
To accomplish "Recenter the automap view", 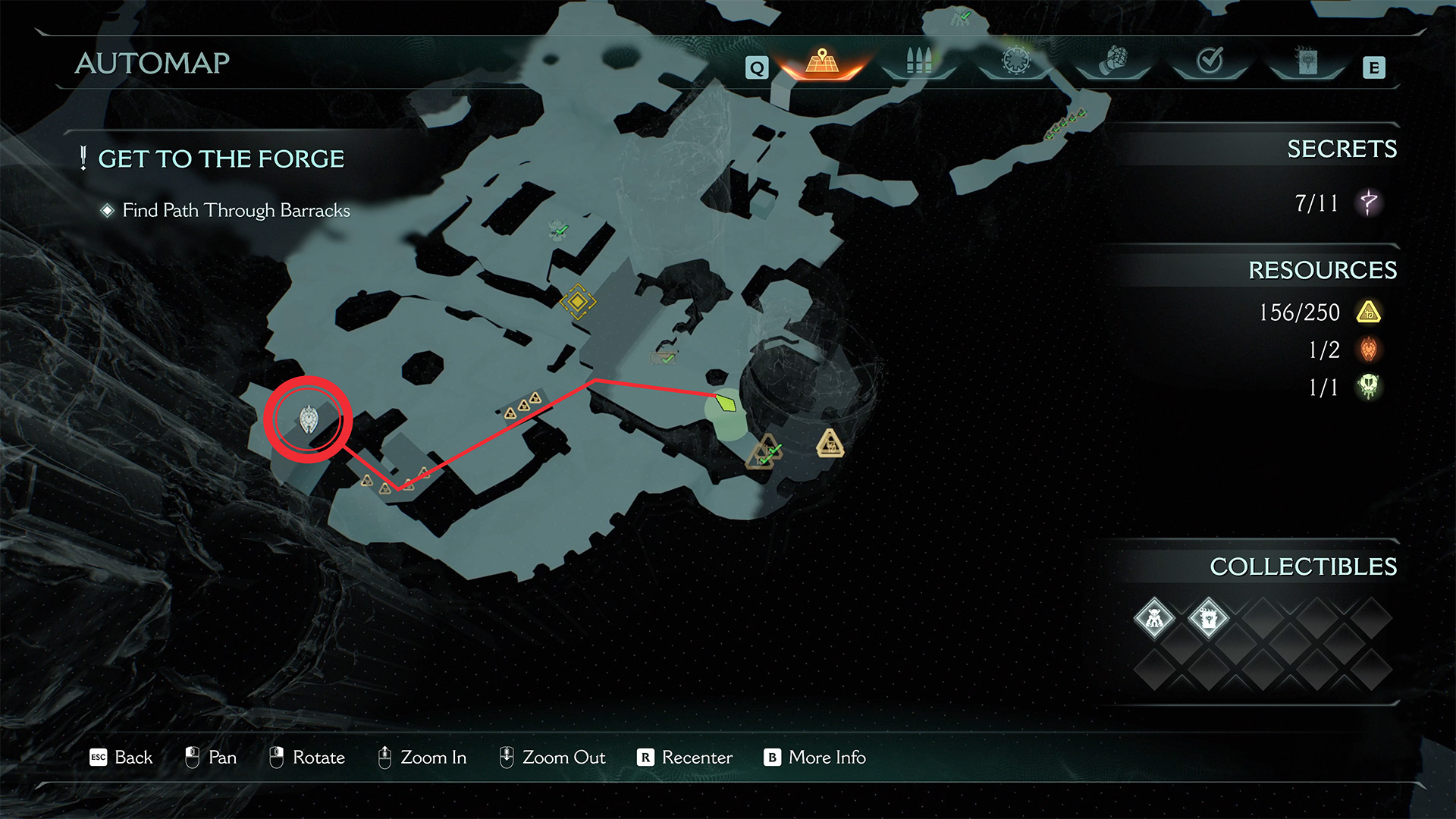I will coord(685,758).
